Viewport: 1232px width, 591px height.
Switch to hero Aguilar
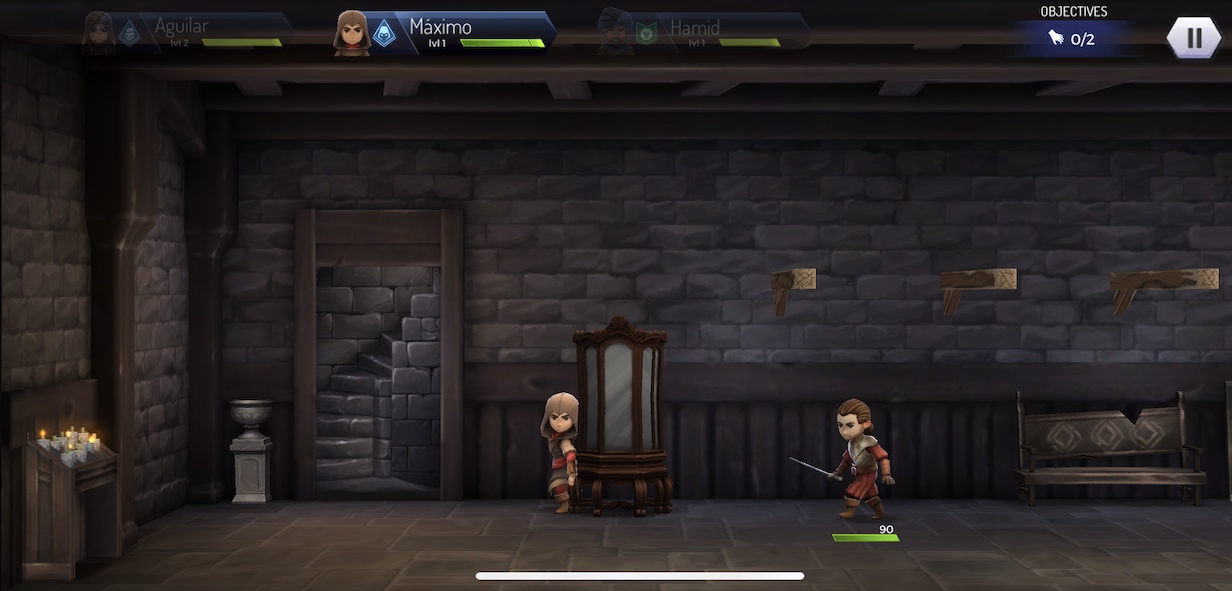tap(185, 31)
